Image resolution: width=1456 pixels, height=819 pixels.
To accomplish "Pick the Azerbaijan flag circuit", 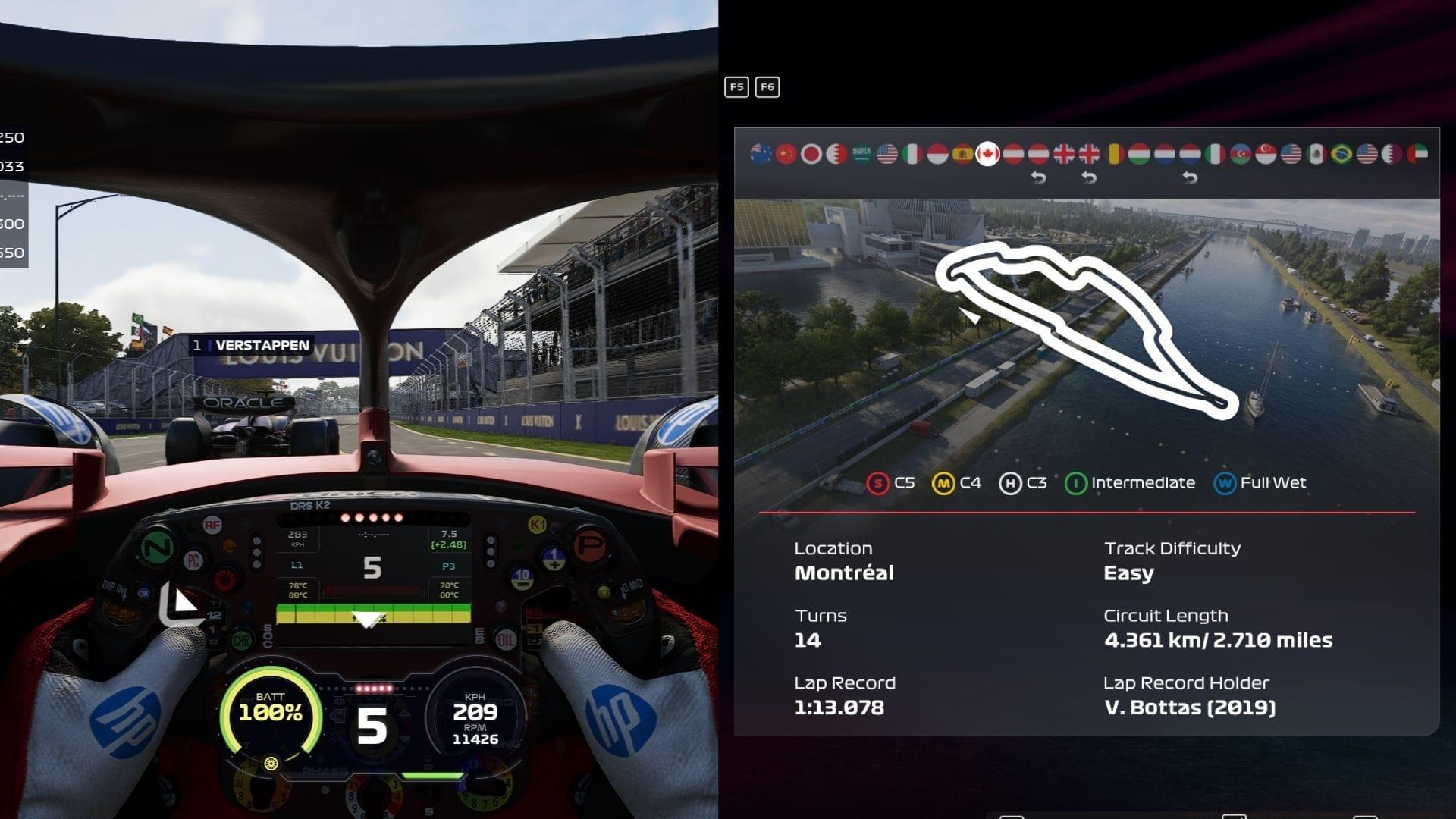I will 1241,154.
